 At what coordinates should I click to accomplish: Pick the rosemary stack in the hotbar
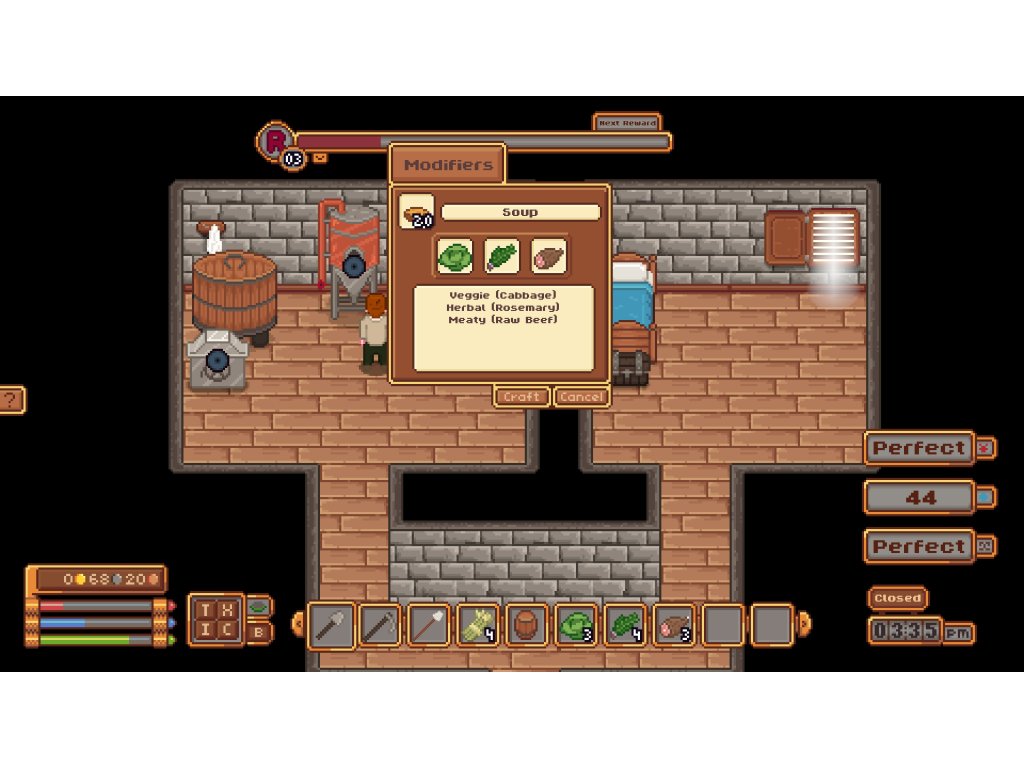point(625,626)
